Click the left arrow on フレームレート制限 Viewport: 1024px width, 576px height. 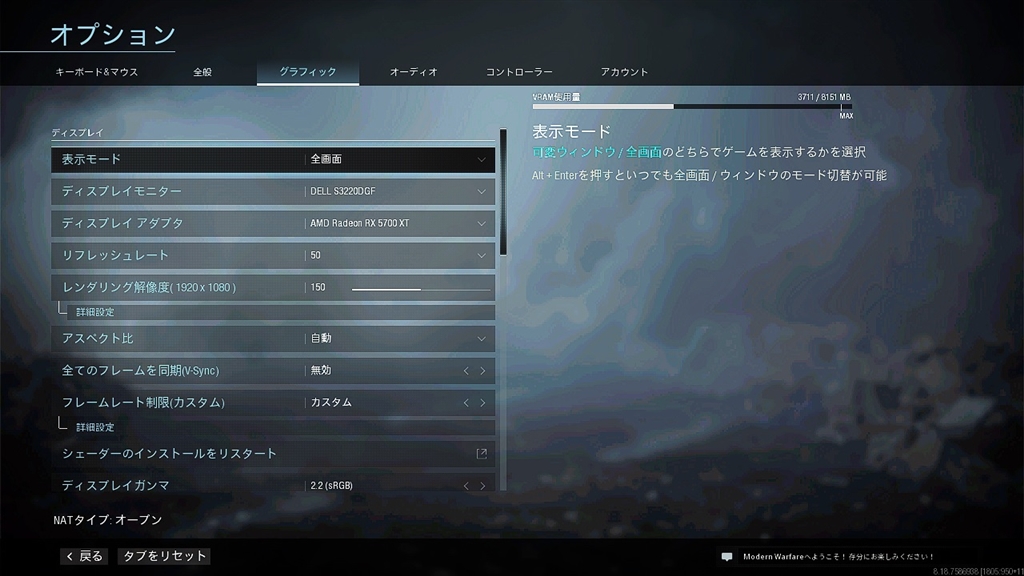pyautogui.click(x=465, y=403)
